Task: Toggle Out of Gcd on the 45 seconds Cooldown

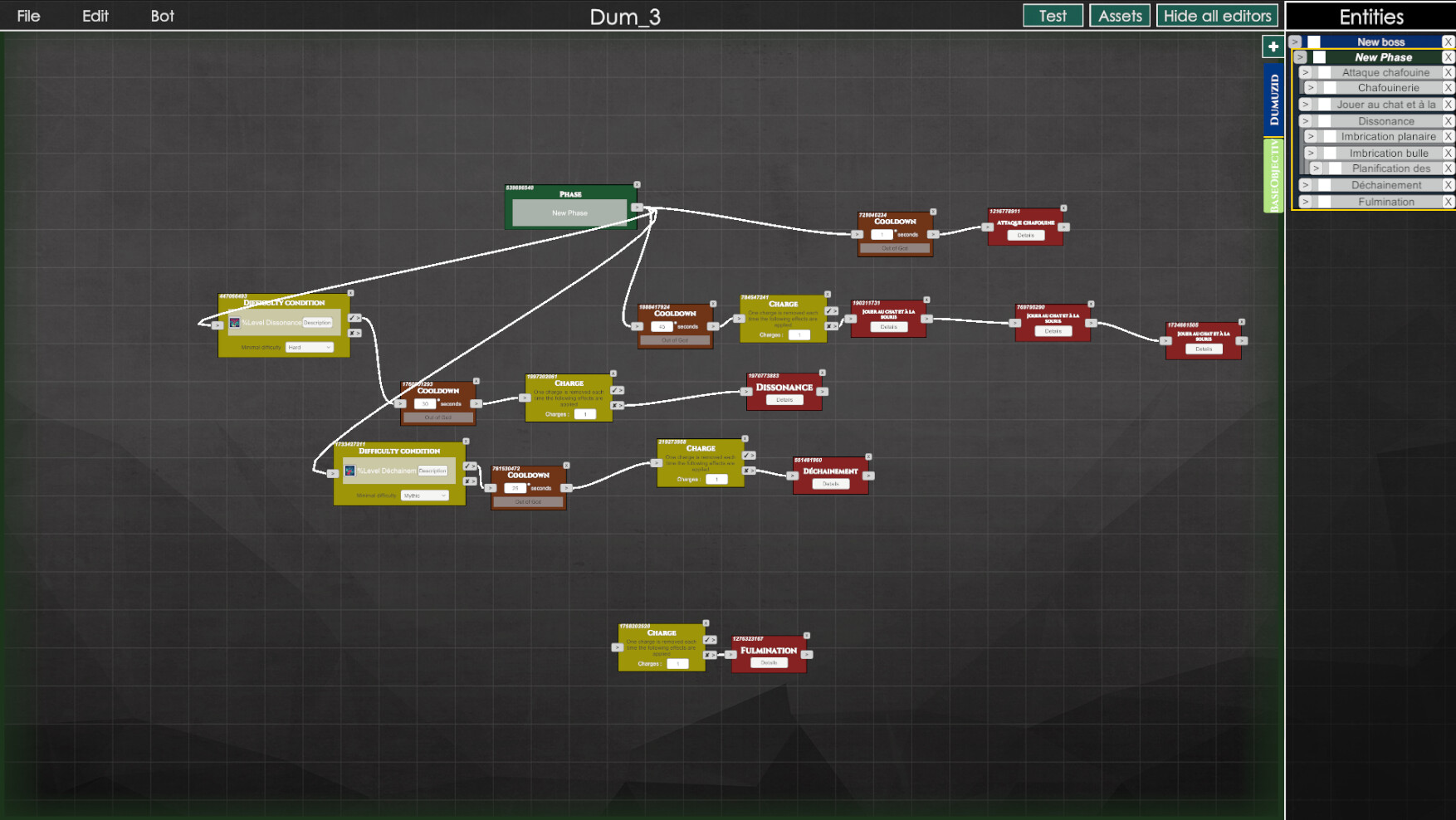Action: (x=676, y=339)
